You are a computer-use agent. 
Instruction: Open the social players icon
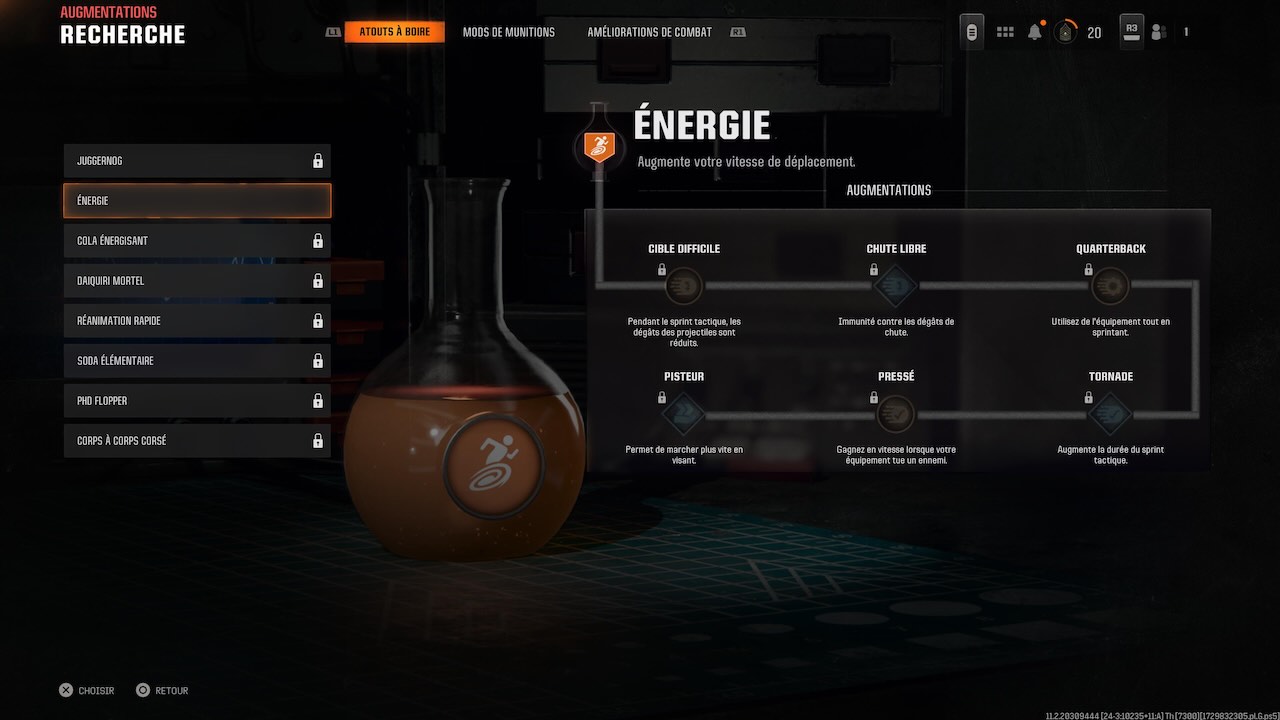(1159, 32)
